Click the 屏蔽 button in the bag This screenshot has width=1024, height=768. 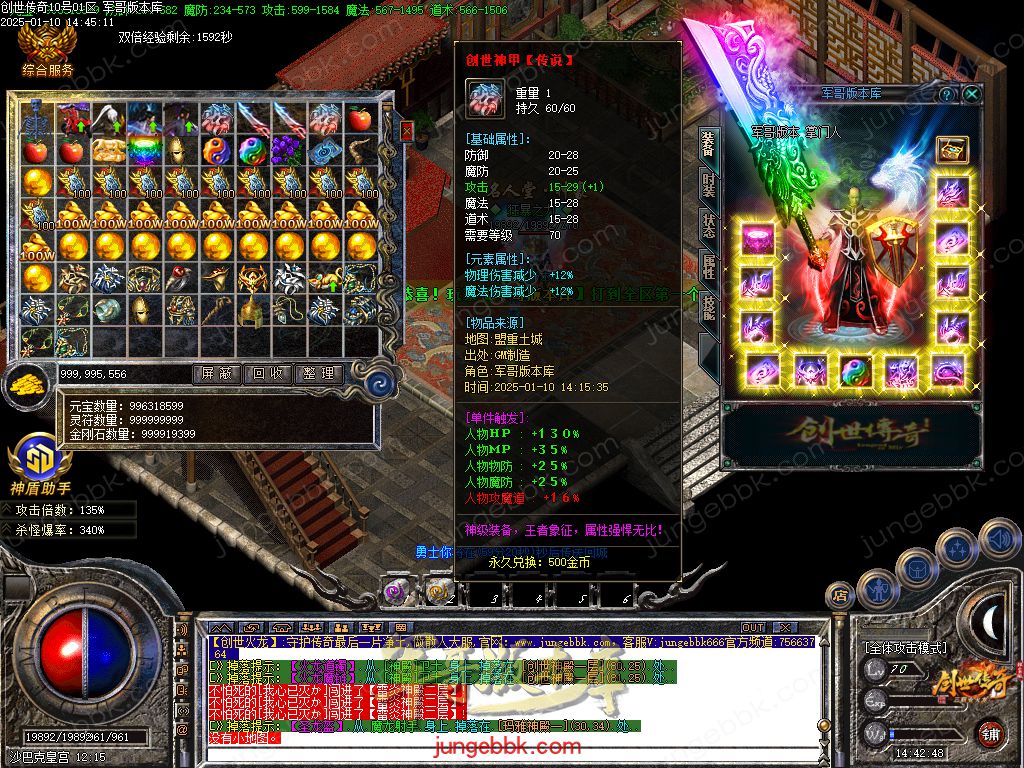pyautogui.click(x=216, y=373)
